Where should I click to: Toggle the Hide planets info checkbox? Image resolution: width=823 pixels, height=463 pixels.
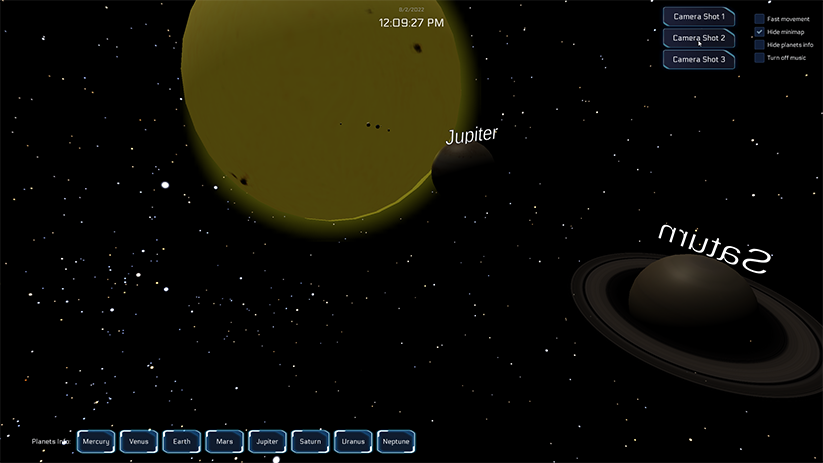pyautogui.click(x=760, y=45)
